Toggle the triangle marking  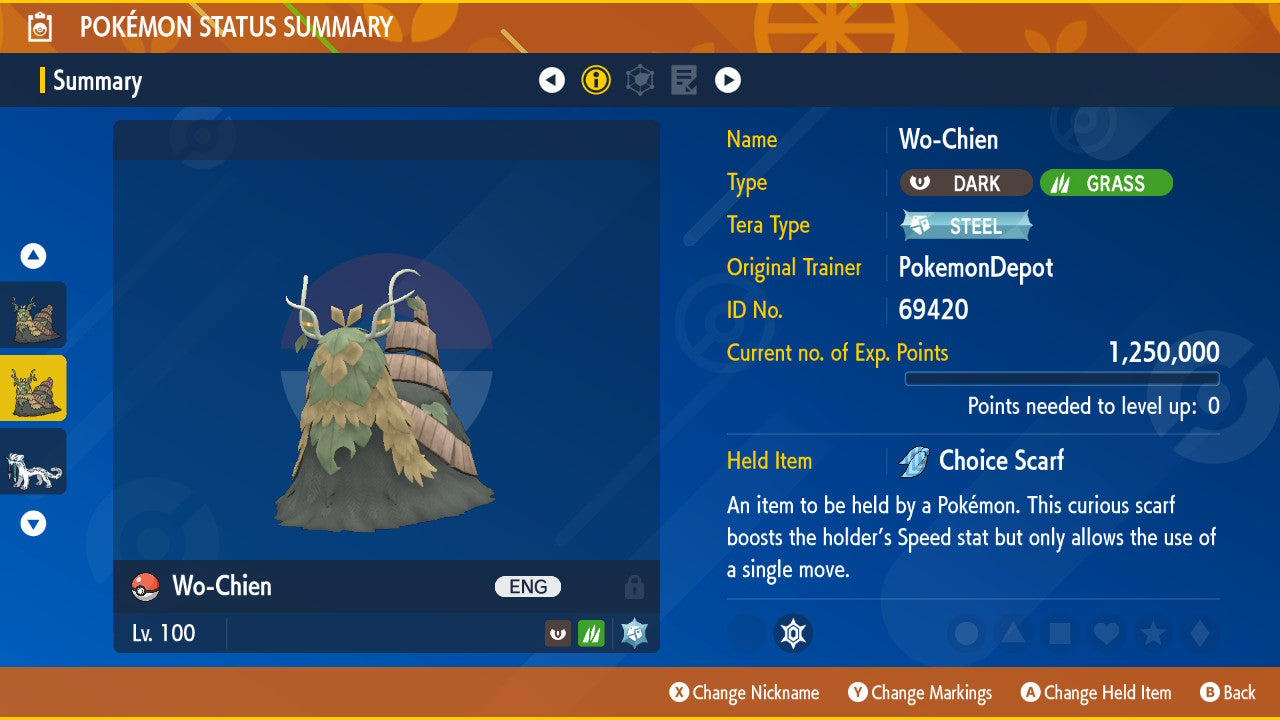[1012, 633]
